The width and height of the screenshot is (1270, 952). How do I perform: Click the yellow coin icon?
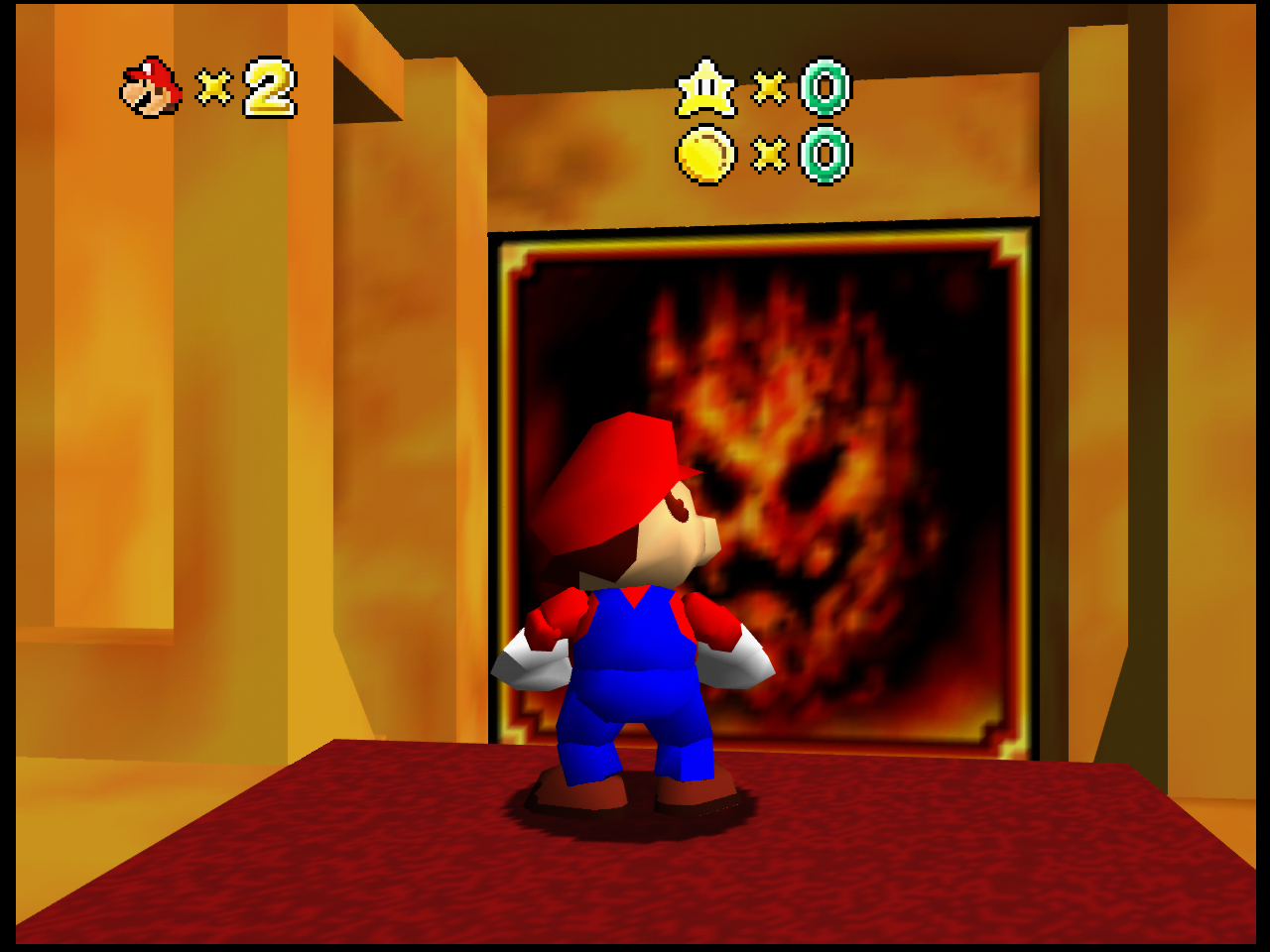pos(705,155)
